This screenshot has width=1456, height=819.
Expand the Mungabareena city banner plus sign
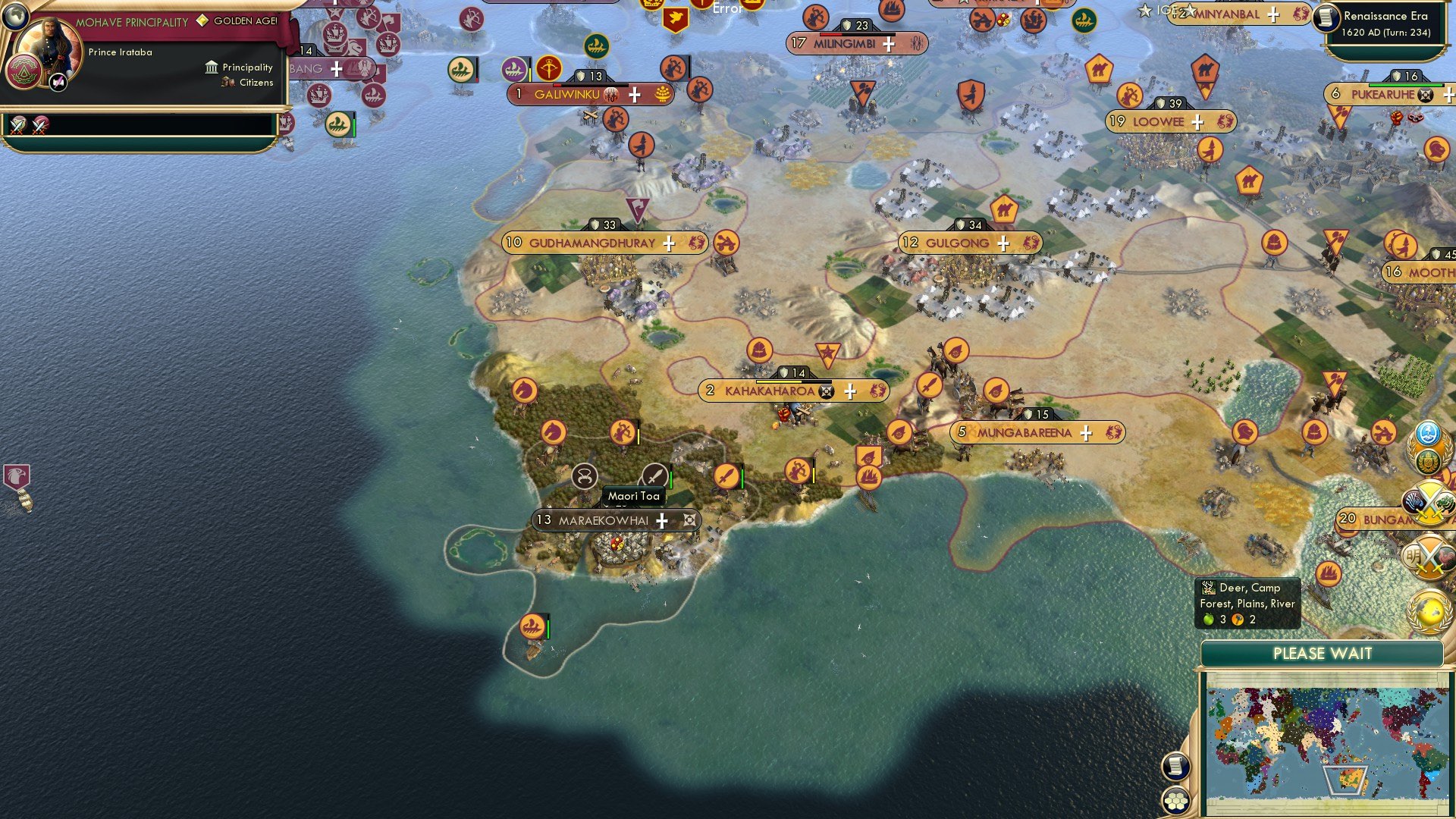click(1087, 432)
